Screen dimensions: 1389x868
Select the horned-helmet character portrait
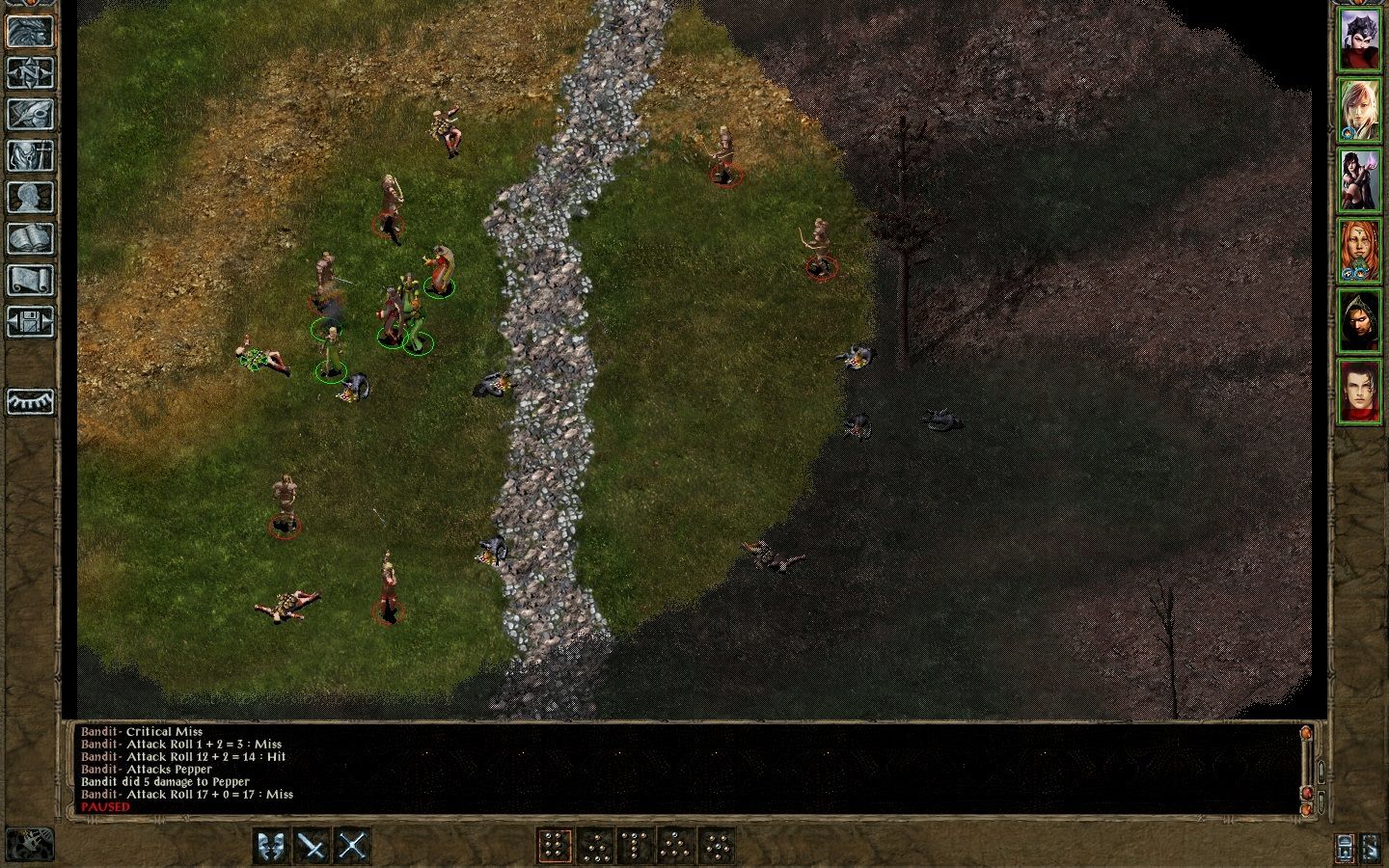click(x=1359, y=41)
